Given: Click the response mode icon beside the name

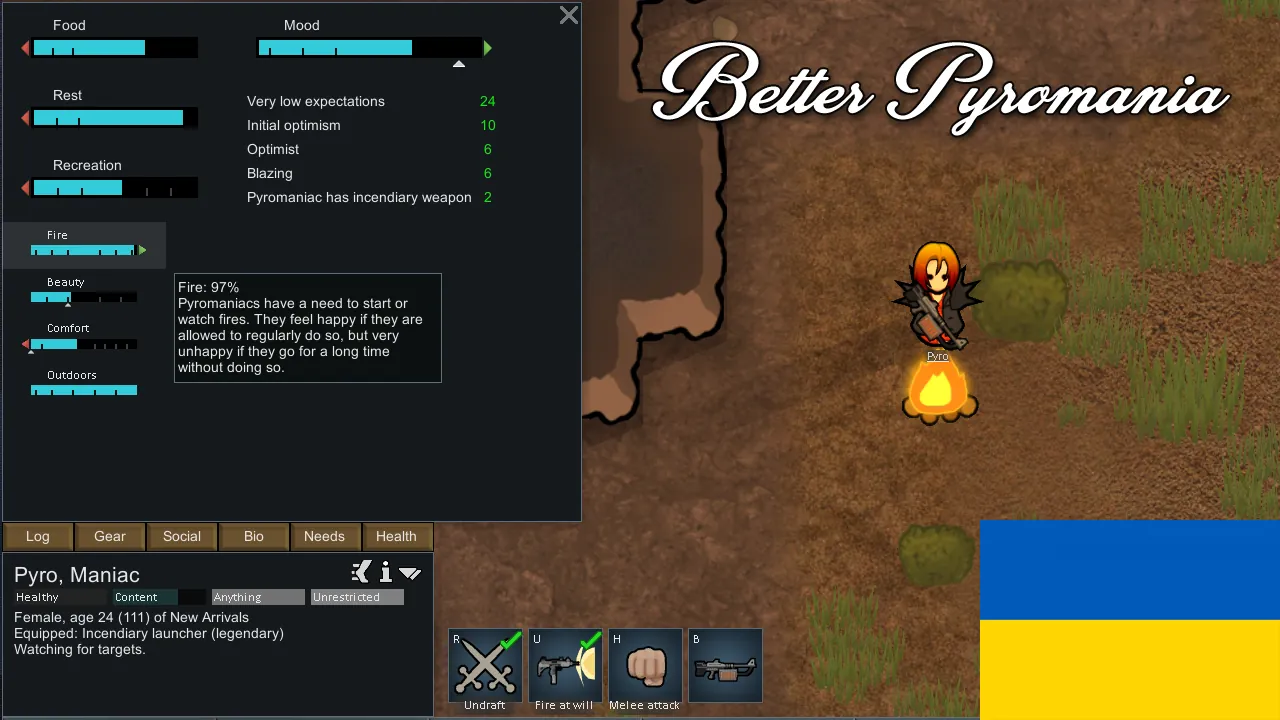Looking at the screenshot, I should tap(361, 572).
